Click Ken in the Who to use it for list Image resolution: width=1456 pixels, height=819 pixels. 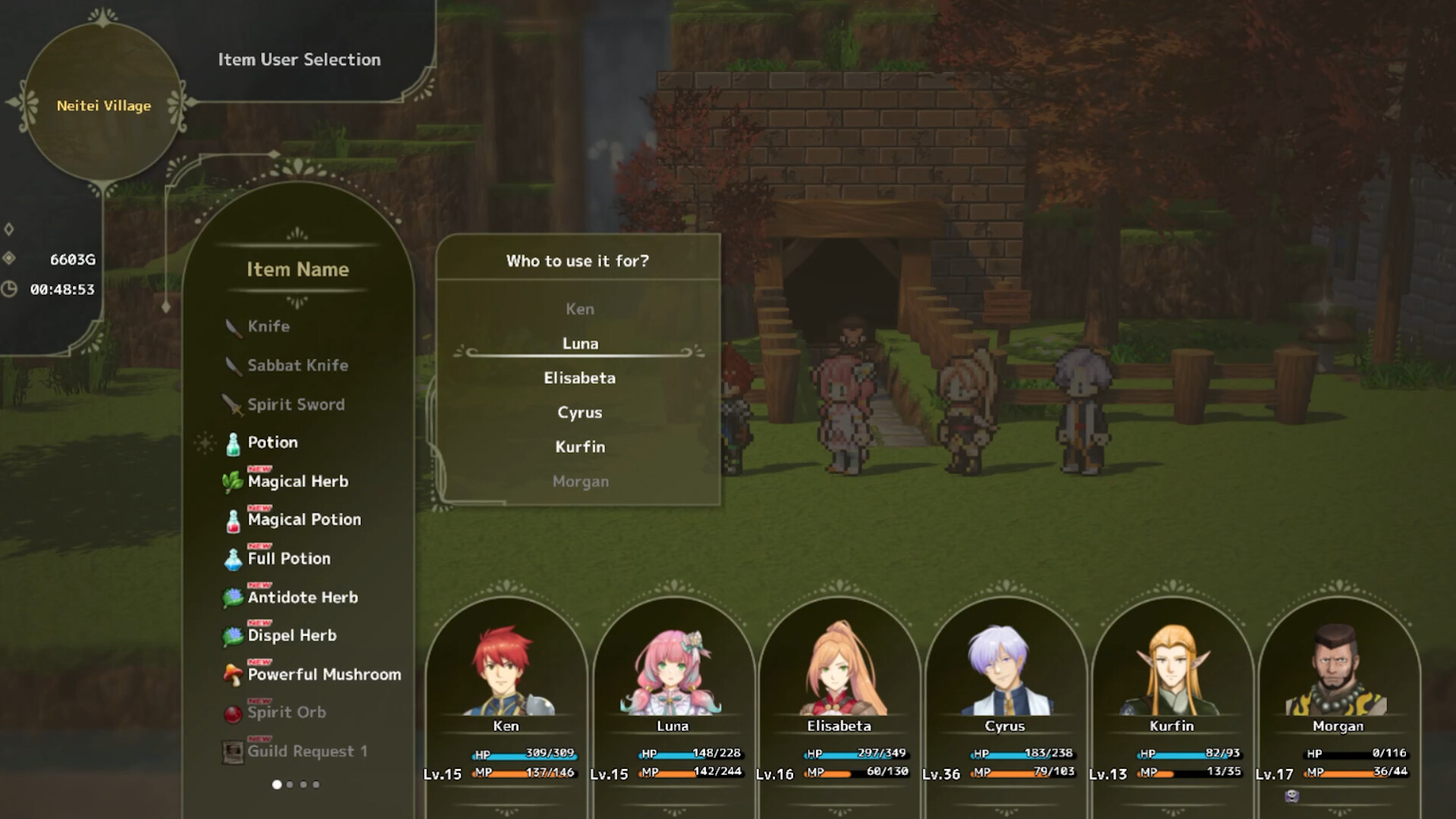[x=580, y=308]
